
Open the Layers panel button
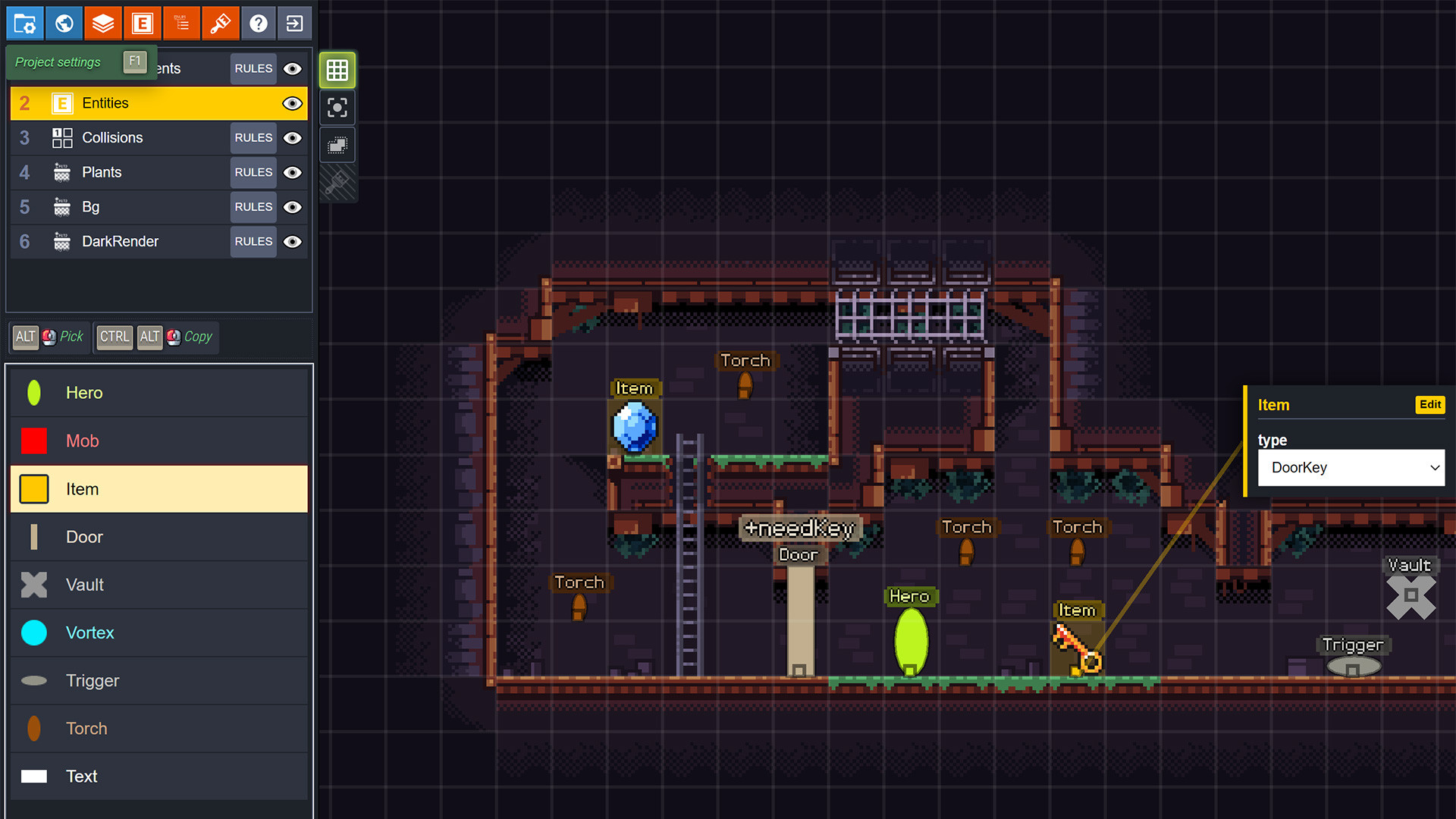pos(103,24)
